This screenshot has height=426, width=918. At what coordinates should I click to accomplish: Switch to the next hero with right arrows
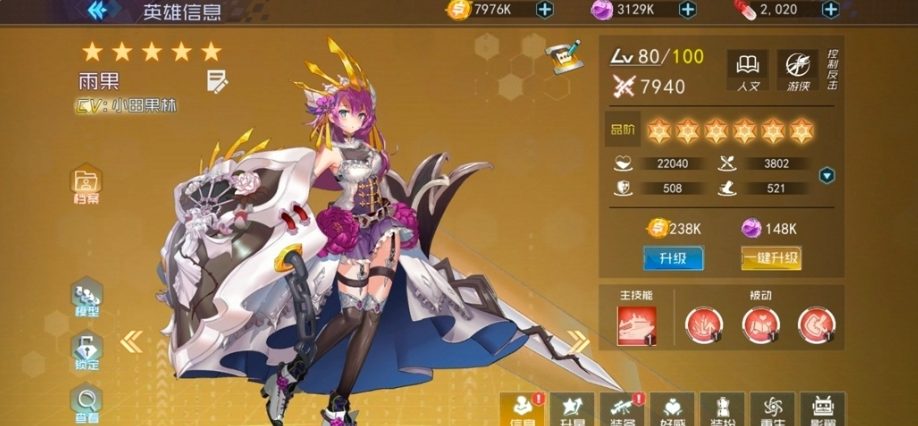coord(579,342)
